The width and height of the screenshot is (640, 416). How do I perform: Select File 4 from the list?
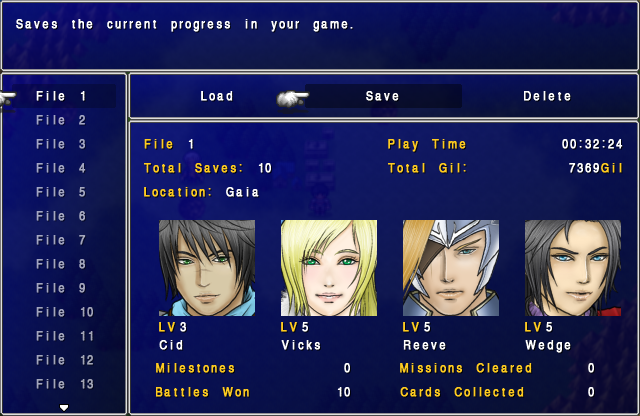61,169
